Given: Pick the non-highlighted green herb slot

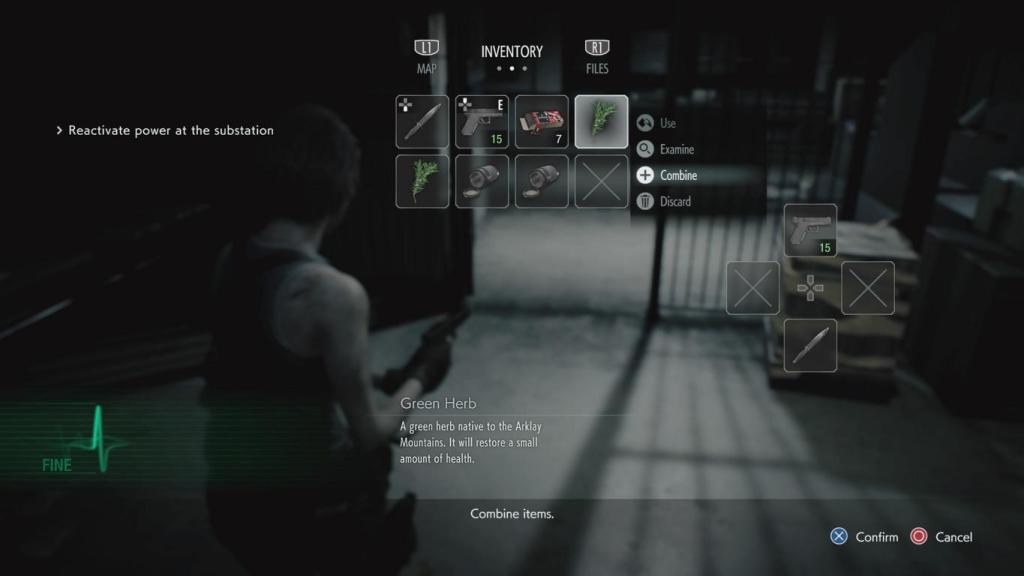Looking at the screenshot, I should pos(422,181).
